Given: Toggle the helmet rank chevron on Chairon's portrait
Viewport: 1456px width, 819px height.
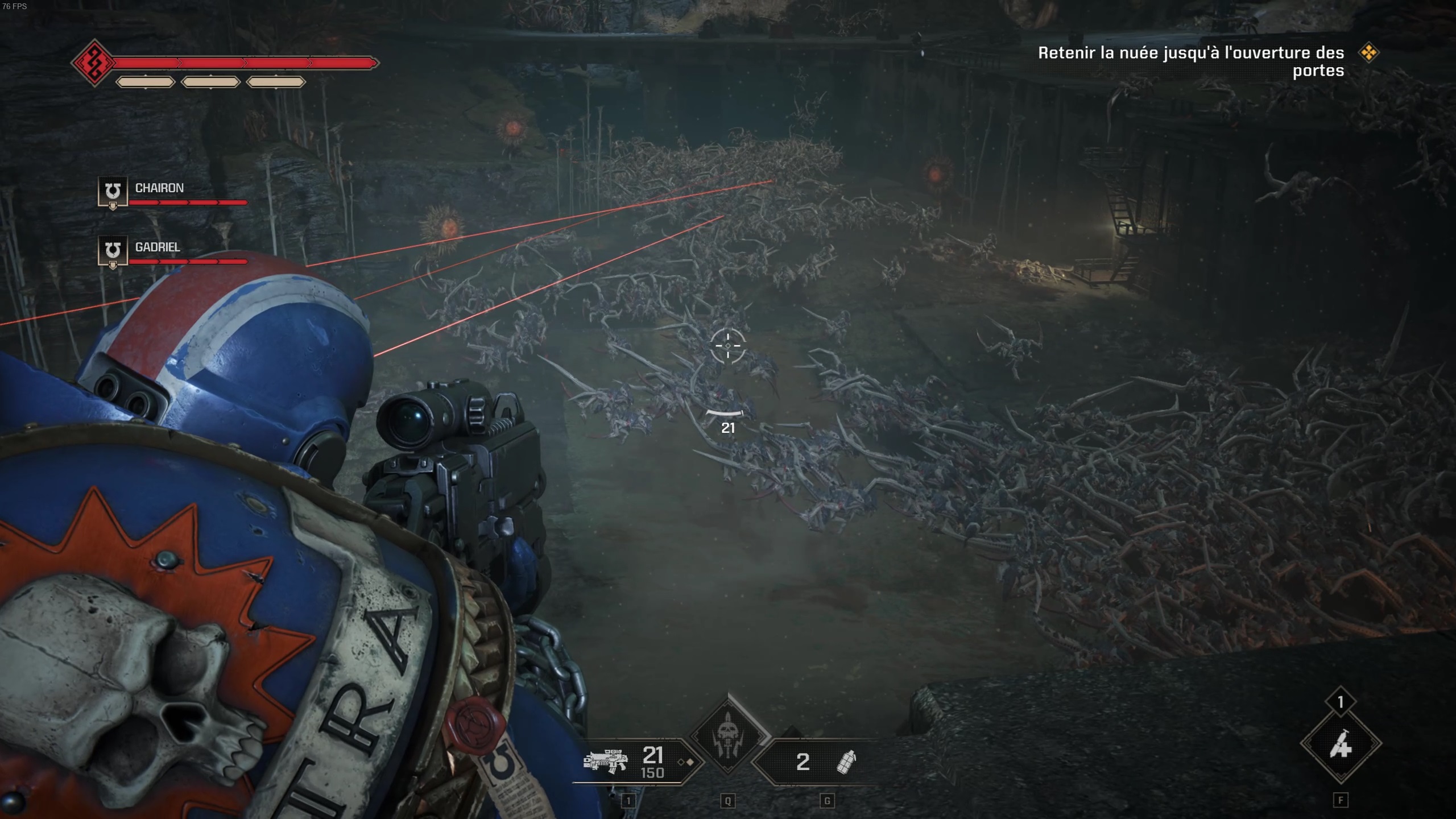Looking at the screenshot, I should coord(112,205).
